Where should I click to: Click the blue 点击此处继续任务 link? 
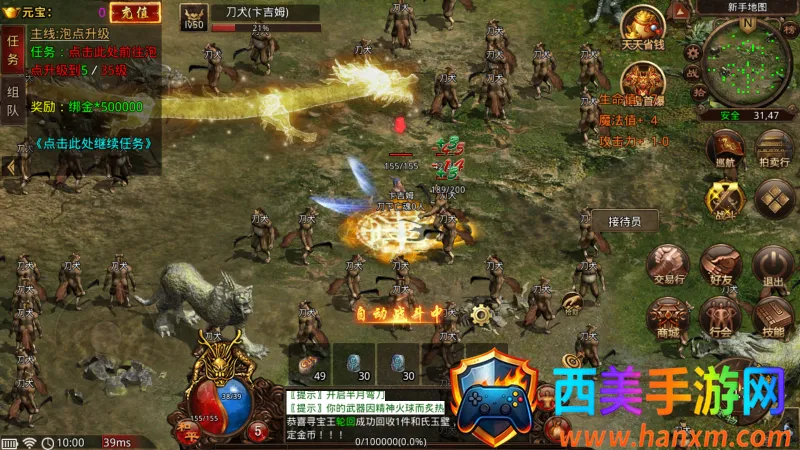point(93,143)
